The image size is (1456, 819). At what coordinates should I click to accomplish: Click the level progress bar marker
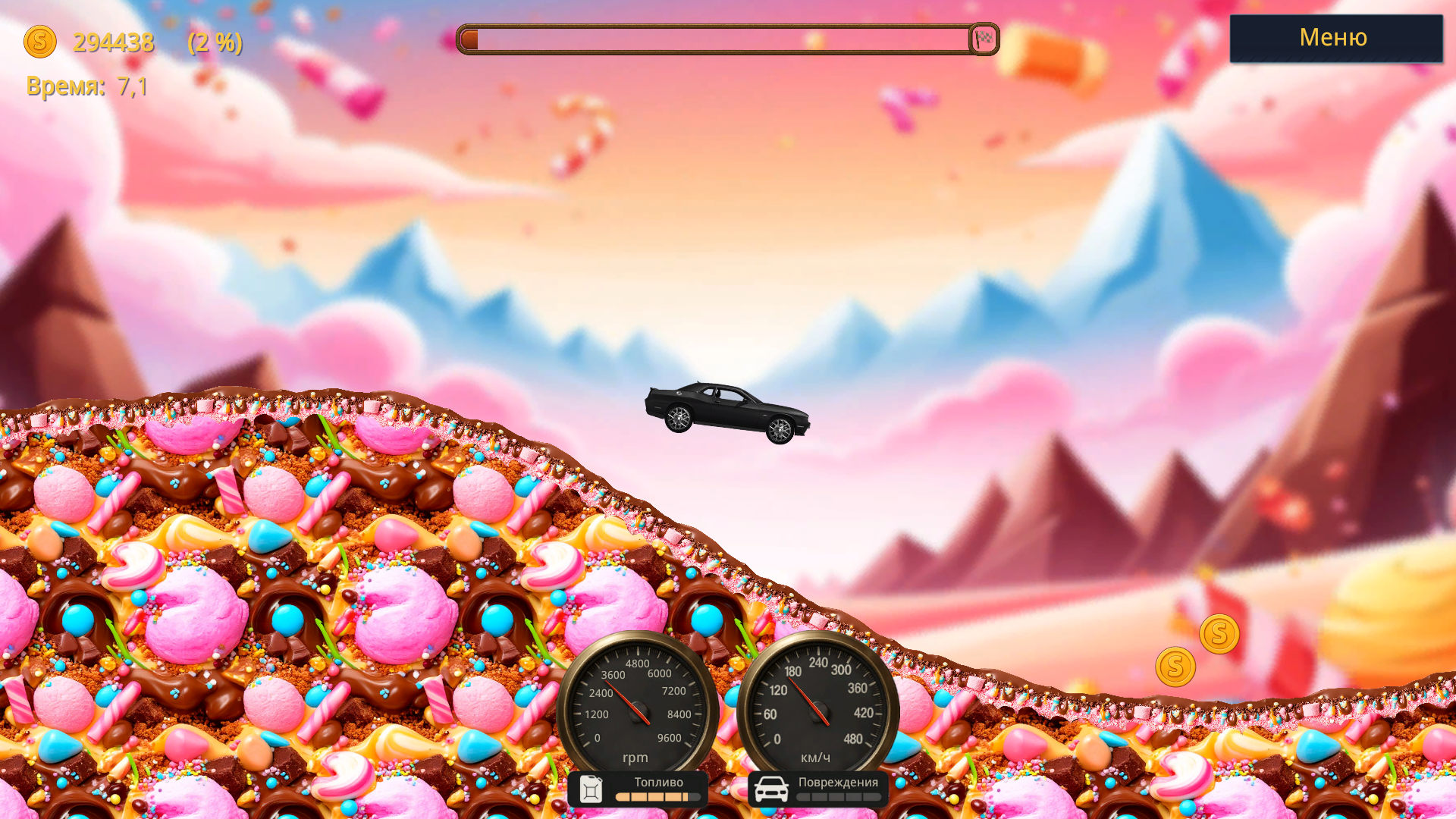[x=471, y=38]
